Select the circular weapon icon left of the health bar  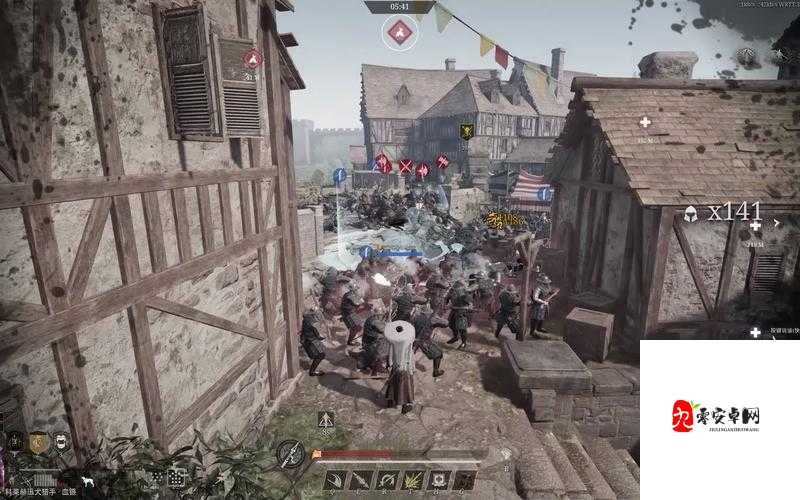290,454
